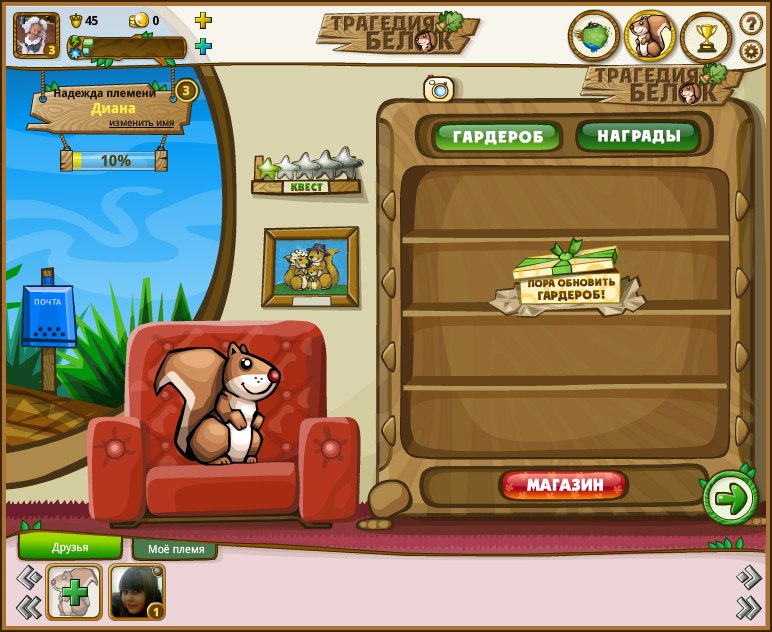Open the squirrel profile button
Image resolution: width=772 pixels, height=632 pixels.
click(x=650, y=37)
